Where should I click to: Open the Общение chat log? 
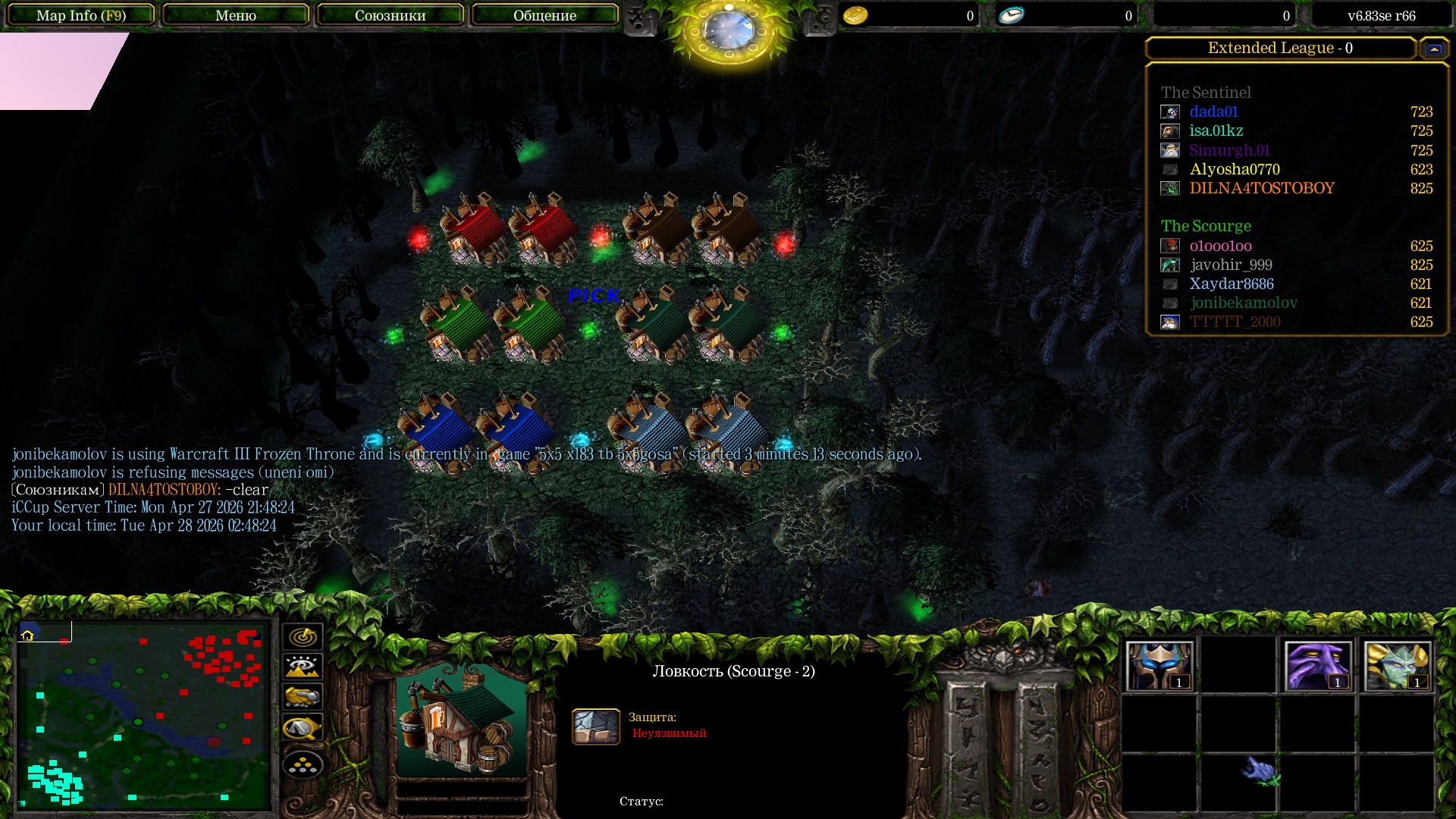544,15
